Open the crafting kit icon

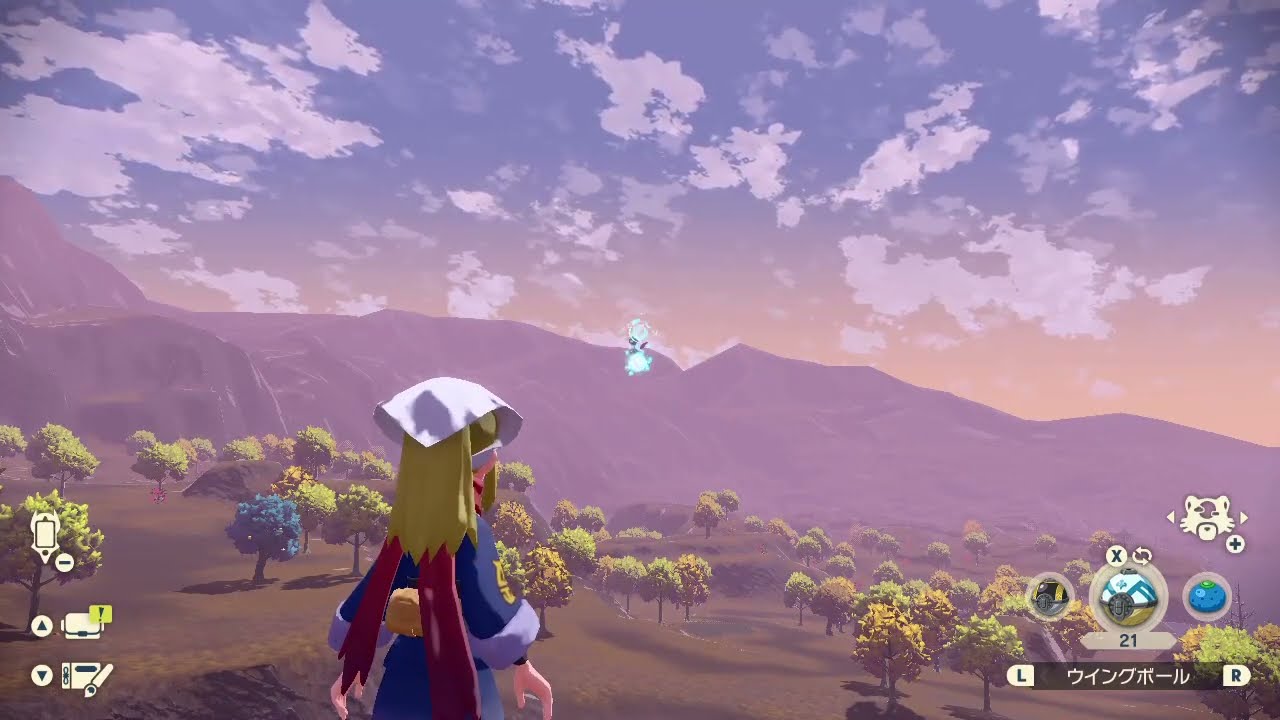[x=83, y=676]
